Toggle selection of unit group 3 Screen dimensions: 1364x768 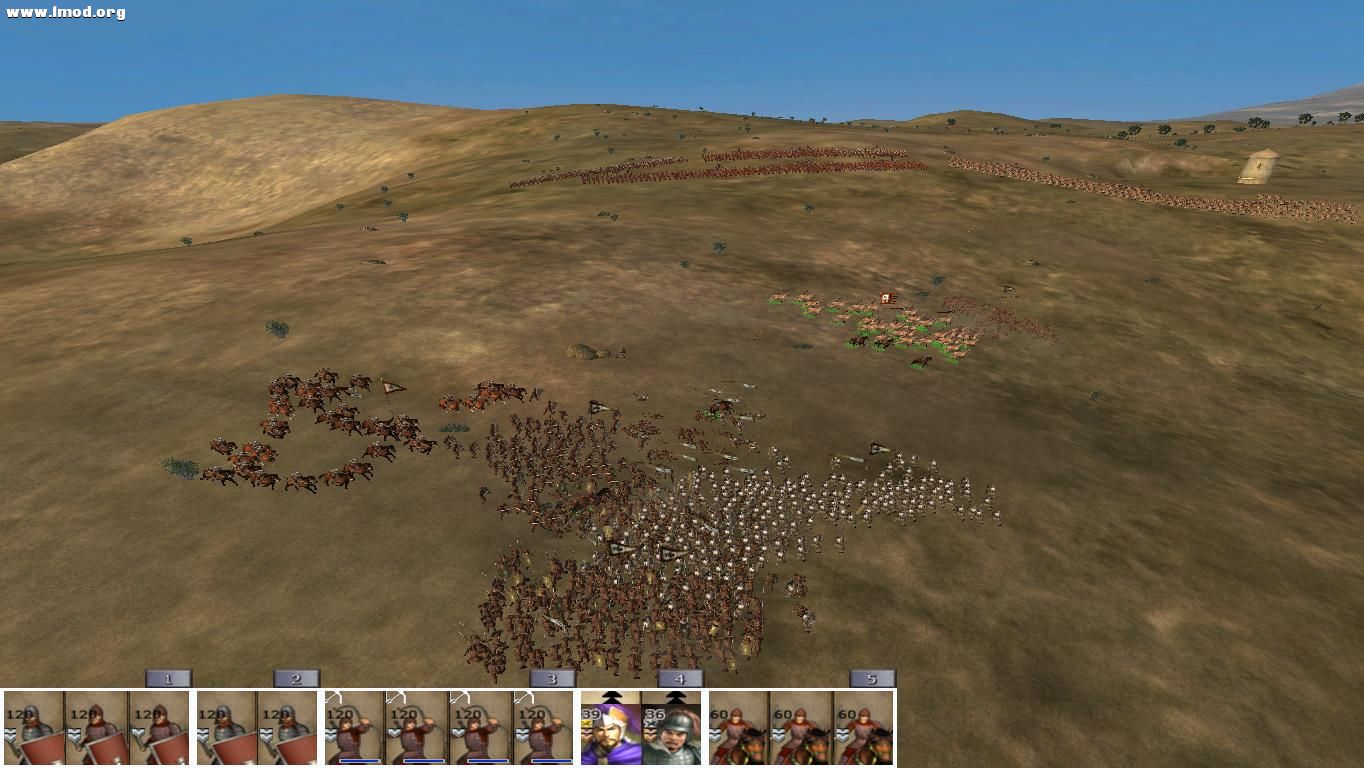click(551, 677)
